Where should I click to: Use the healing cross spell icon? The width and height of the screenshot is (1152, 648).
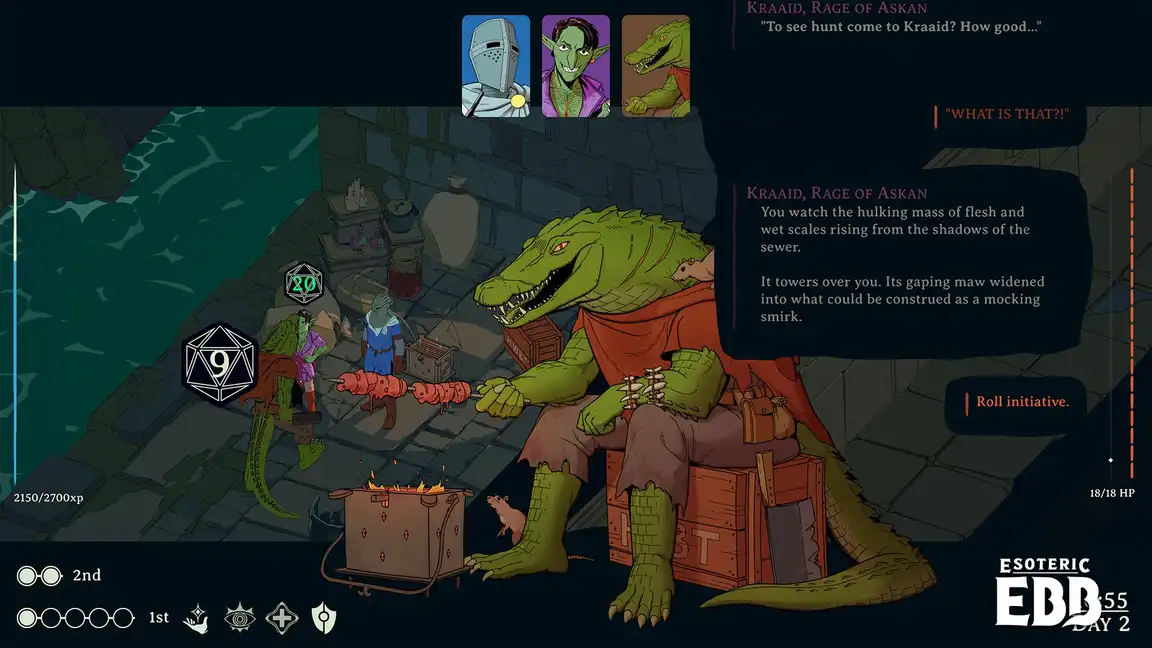(282, 618)
